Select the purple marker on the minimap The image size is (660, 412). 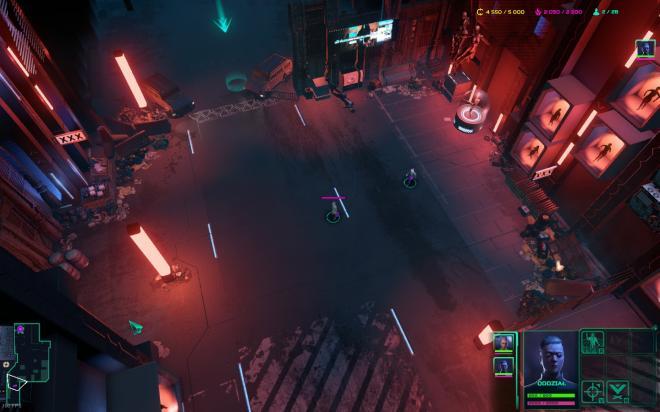[20, 329]
